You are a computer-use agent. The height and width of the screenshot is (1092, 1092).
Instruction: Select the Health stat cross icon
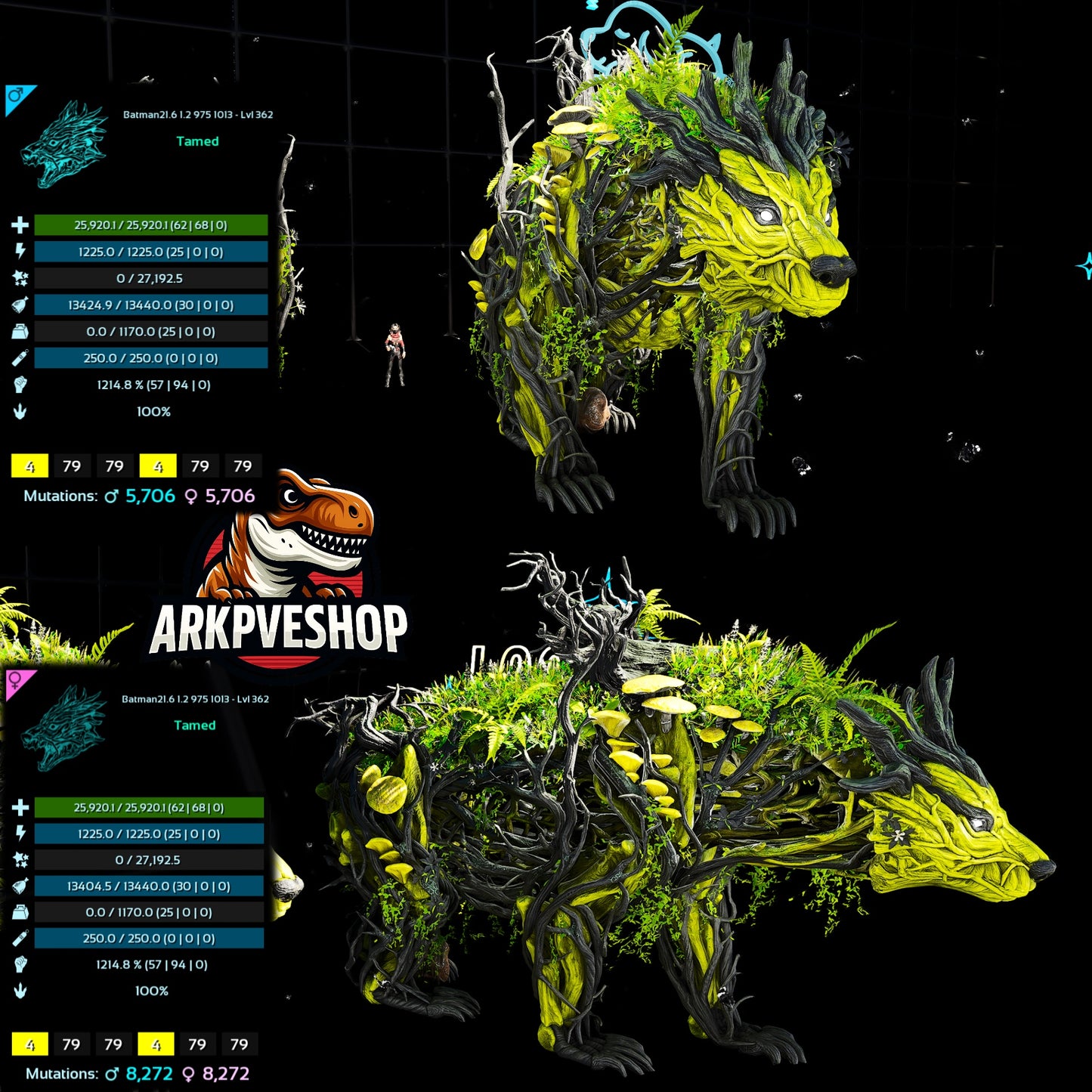20,224
